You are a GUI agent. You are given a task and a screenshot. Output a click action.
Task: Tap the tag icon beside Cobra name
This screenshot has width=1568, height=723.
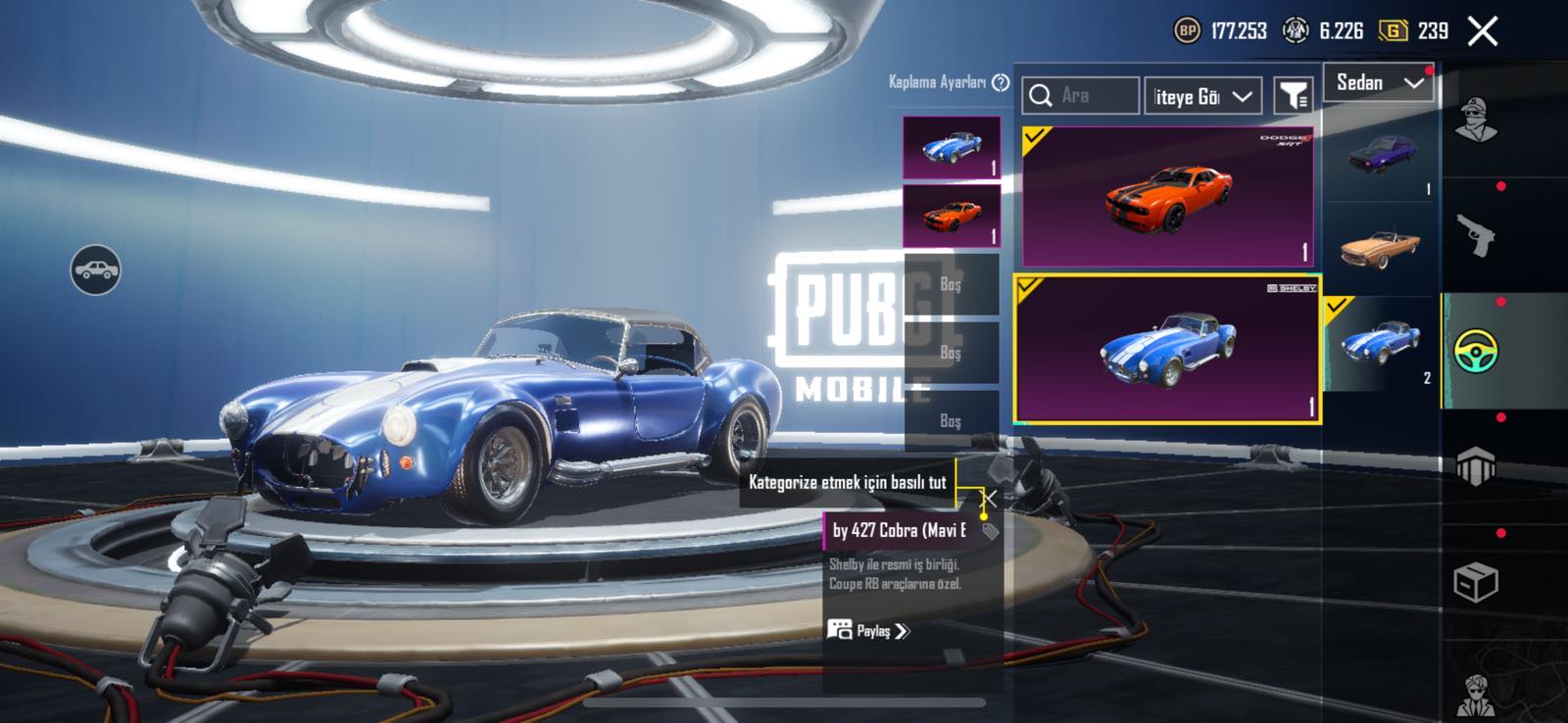(990, 531)
